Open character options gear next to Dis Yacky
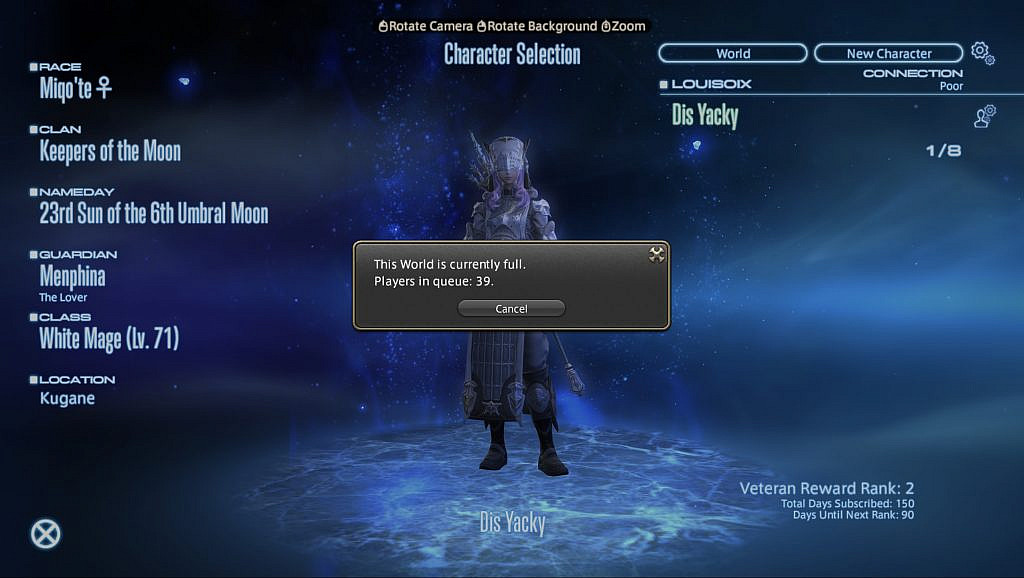 point(984,116)
